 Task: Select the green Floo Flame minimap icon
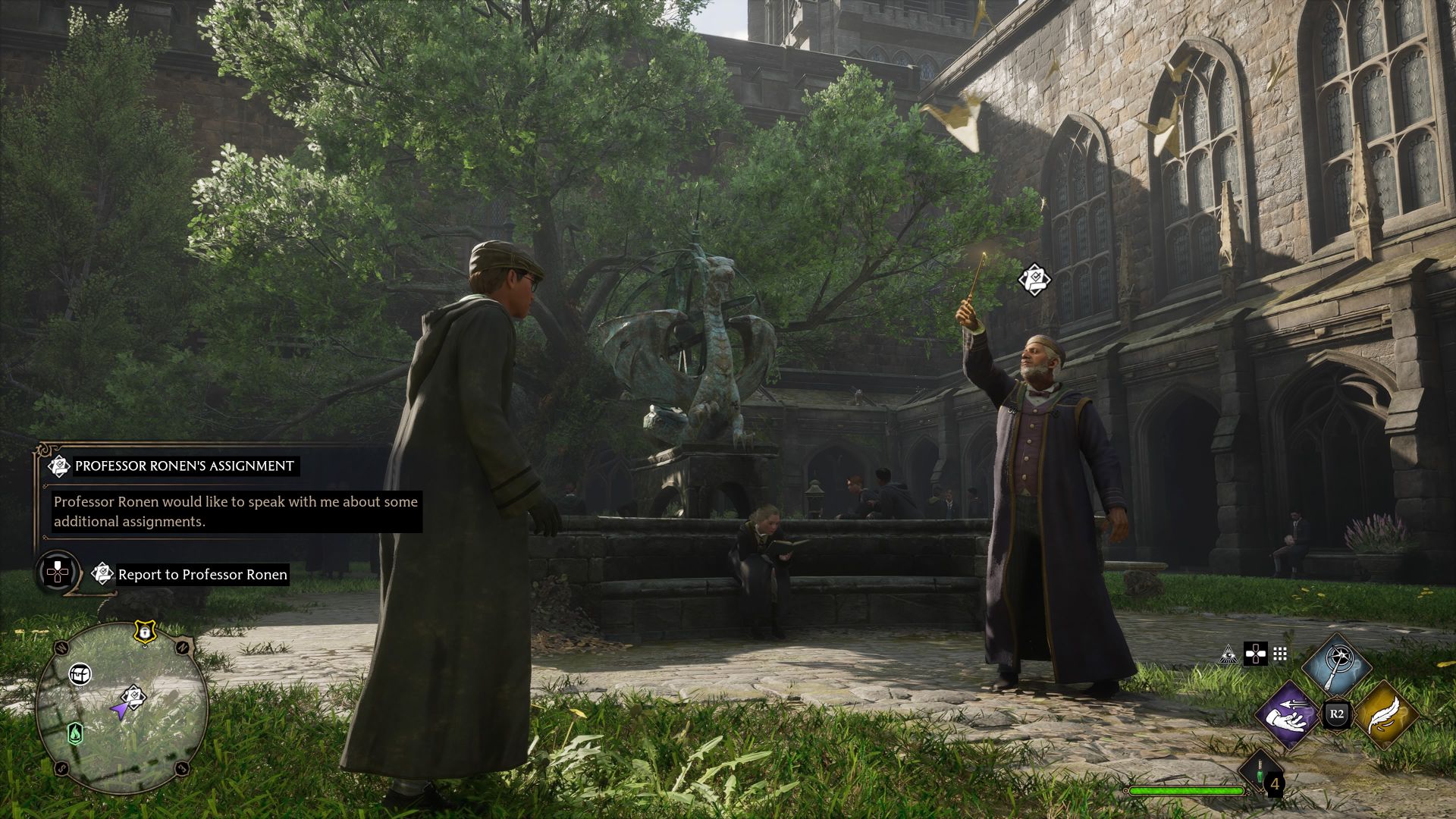click(x=75, y=734)
